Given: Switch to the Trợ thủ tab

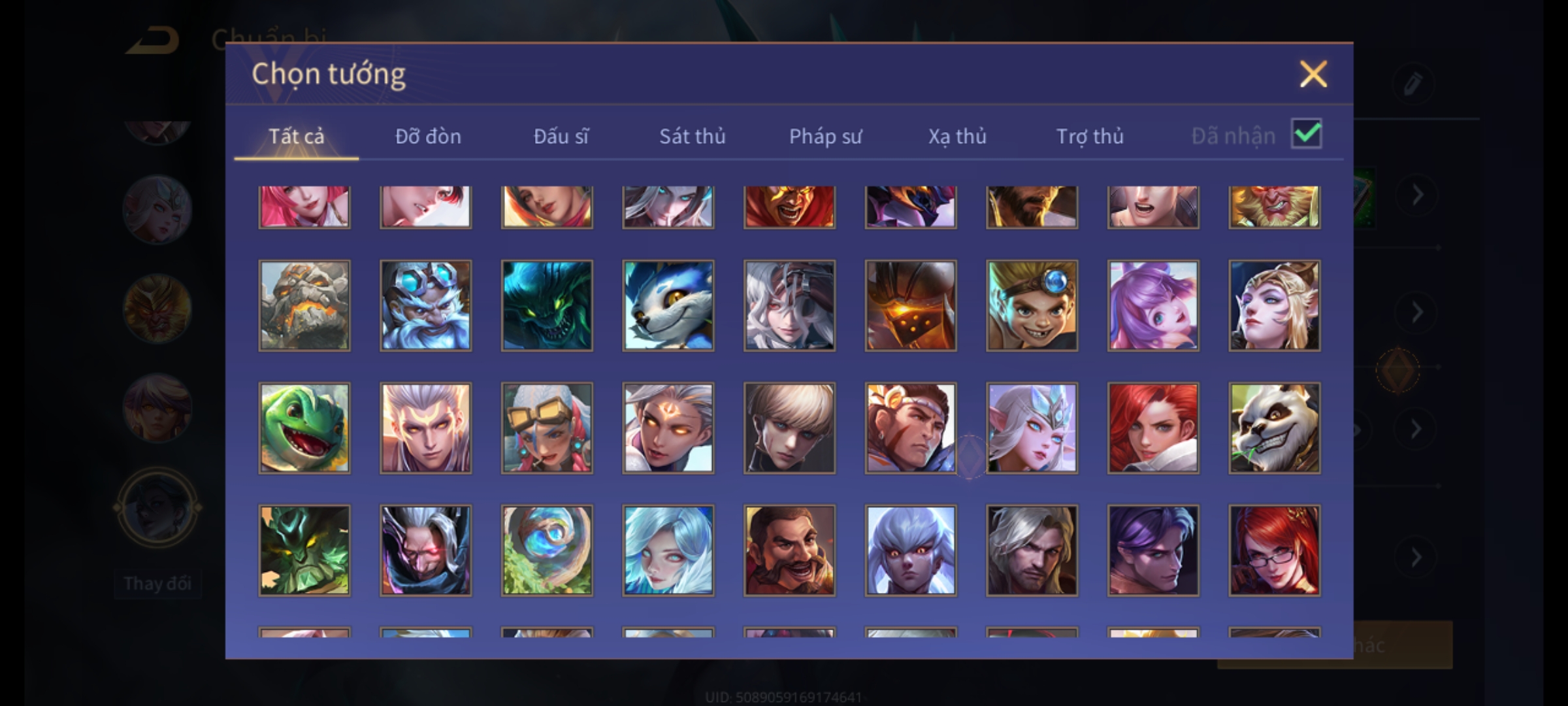Looking at the screenshot, I should click(1090, 136).
